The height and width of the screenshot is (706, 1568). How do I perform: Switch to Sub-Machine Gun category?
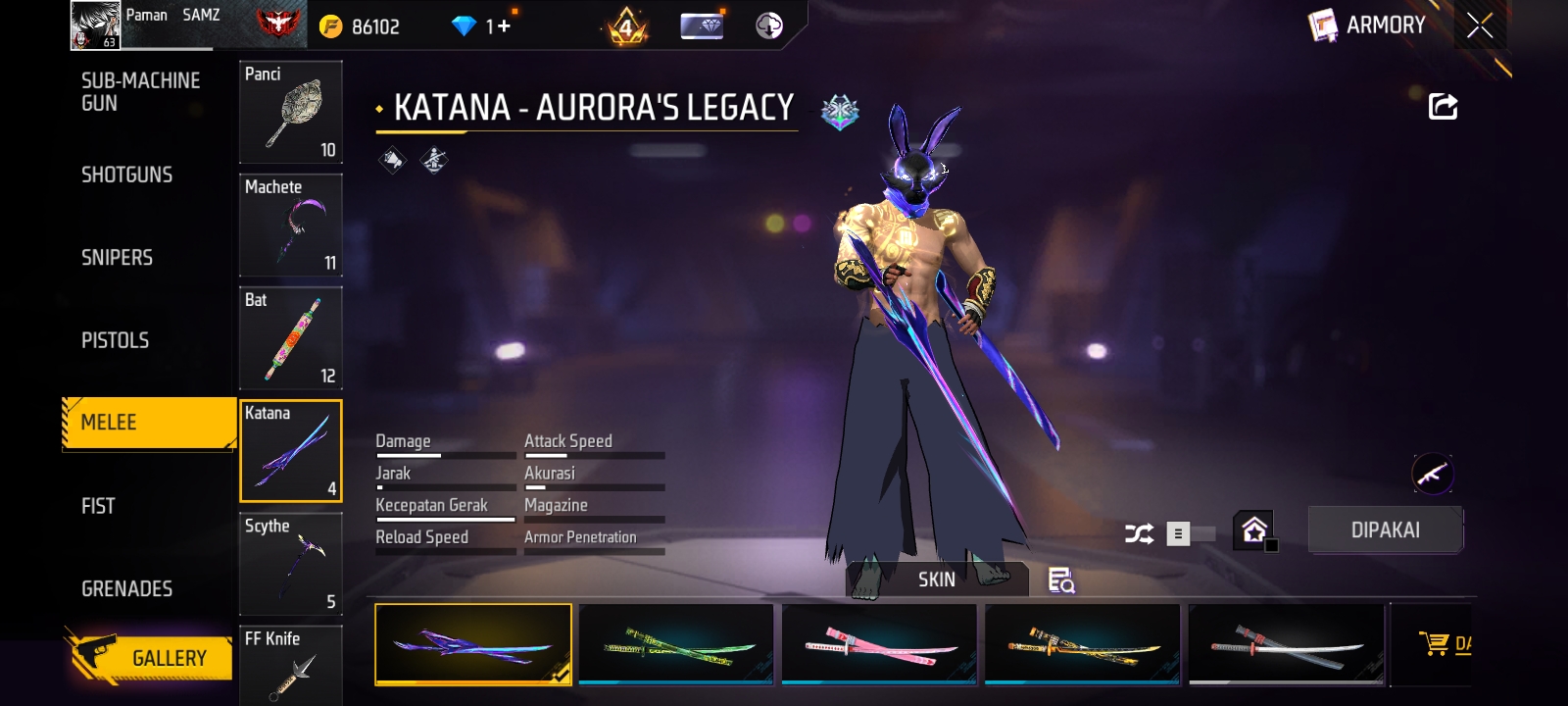tap(140, 92)
